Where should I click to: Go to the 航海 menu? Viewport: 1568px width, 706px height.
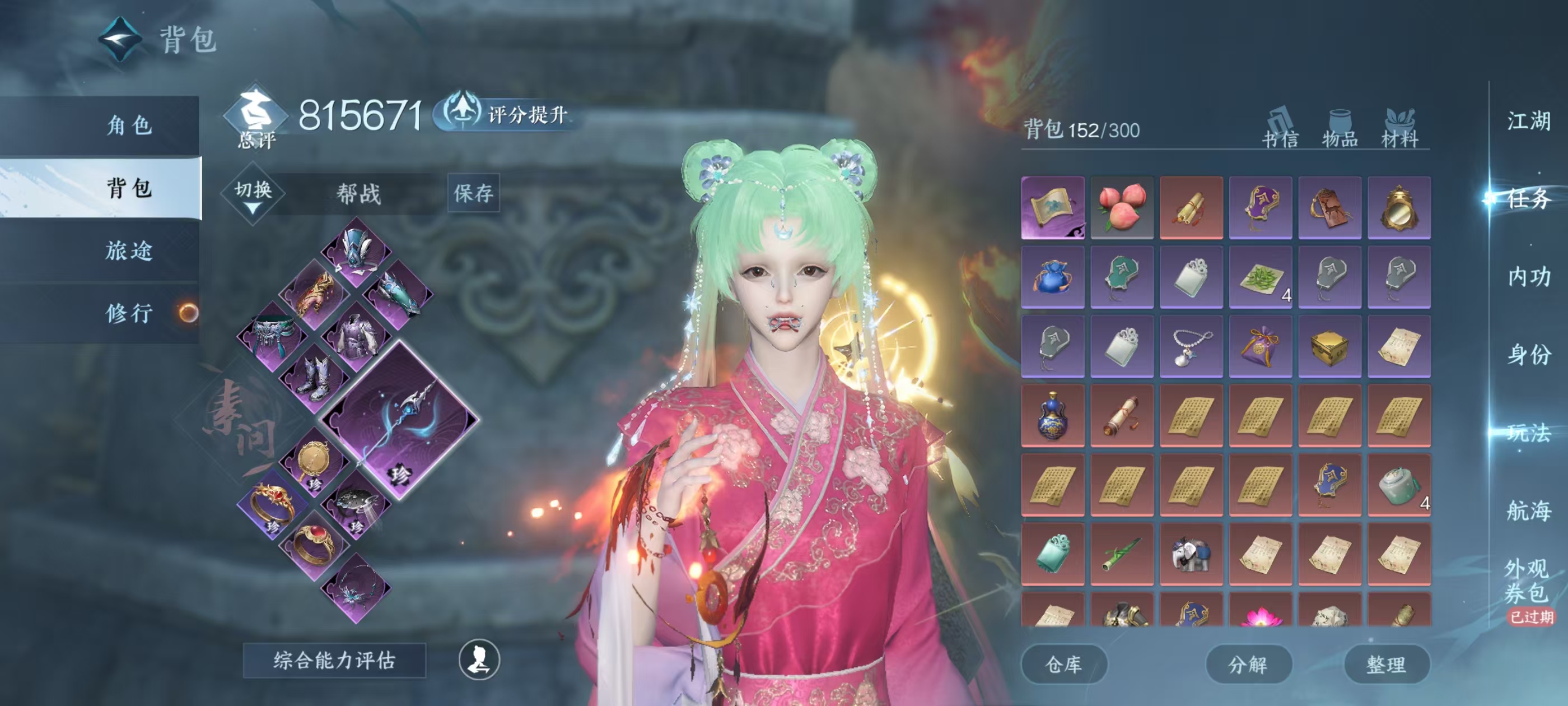tap(1528, 510)
